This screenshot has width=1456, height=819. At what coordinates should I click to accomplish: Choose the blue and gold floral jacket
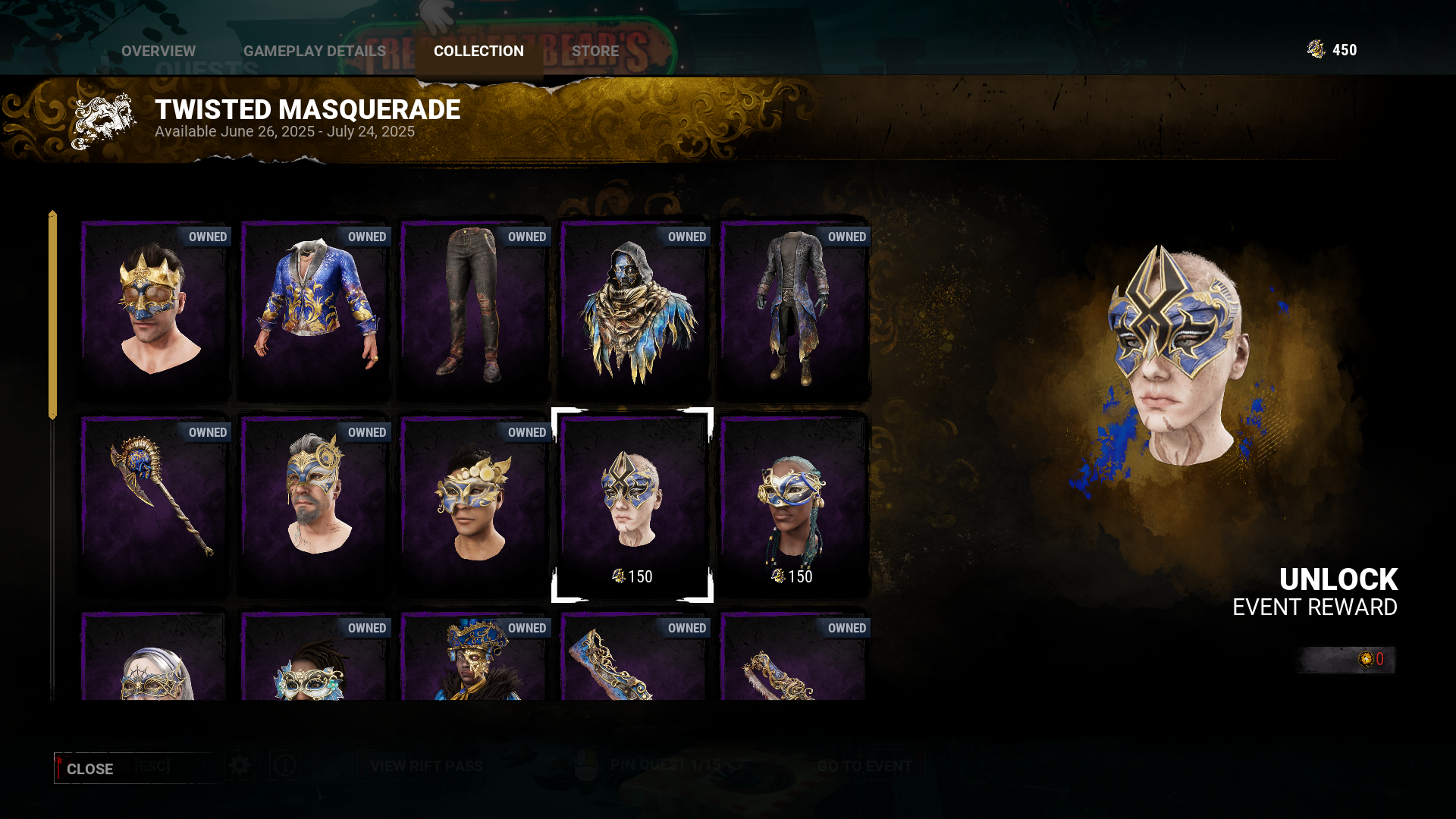pyautogui.click(x=315, y=311)
